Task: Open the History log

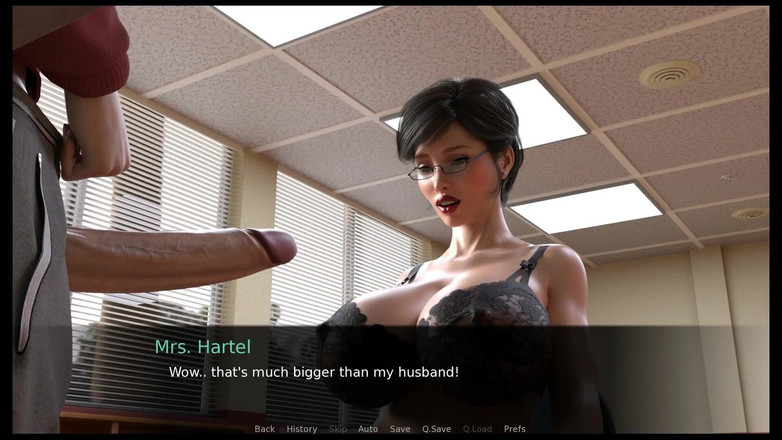Action: pos(301,429)
